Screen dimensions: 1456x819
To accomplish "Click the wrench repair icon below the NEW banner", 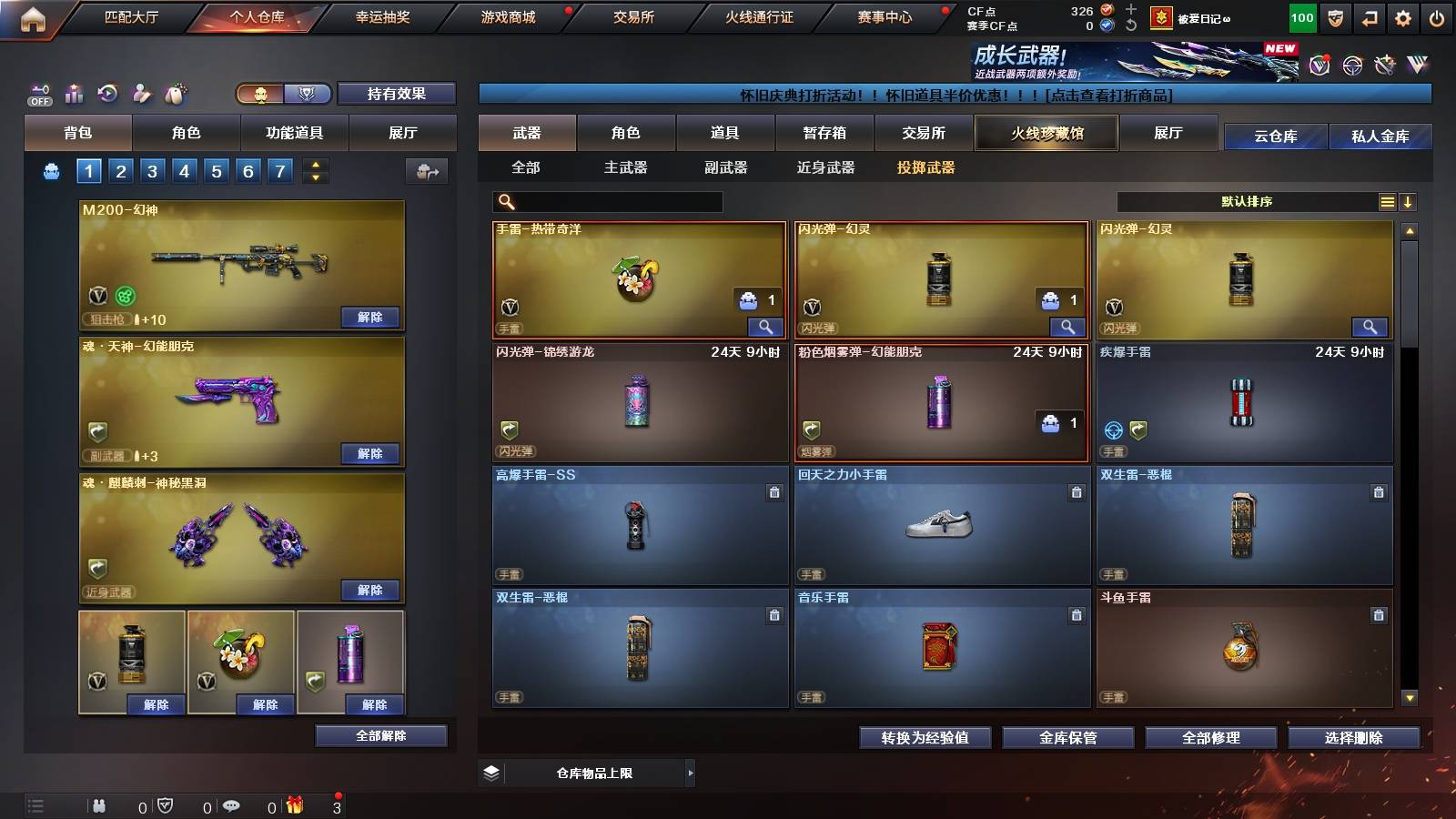I will pos(1384,67).
